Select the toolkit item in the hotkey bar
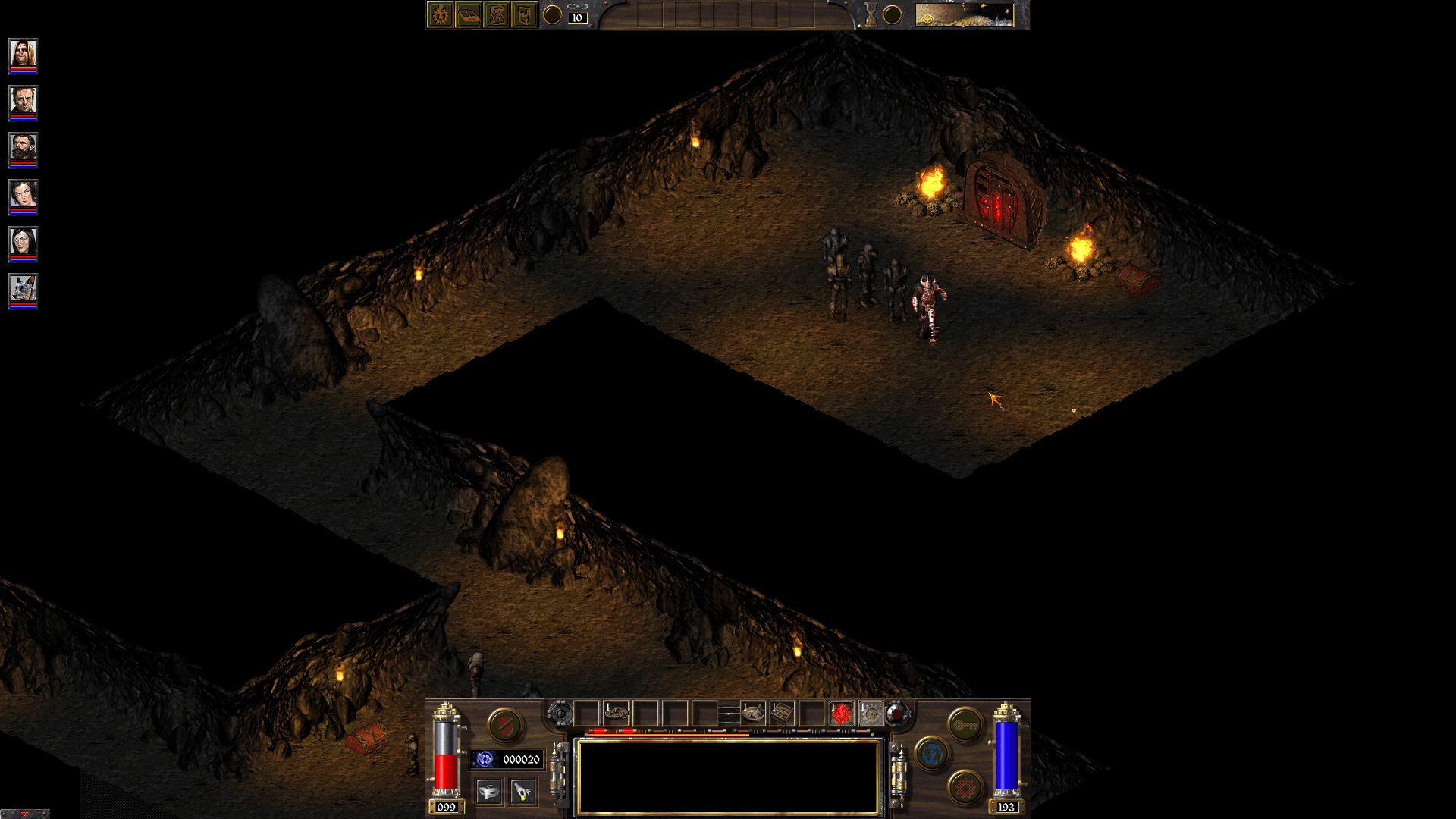This screenshot has height=819, width=1456. tap(783, 713)
